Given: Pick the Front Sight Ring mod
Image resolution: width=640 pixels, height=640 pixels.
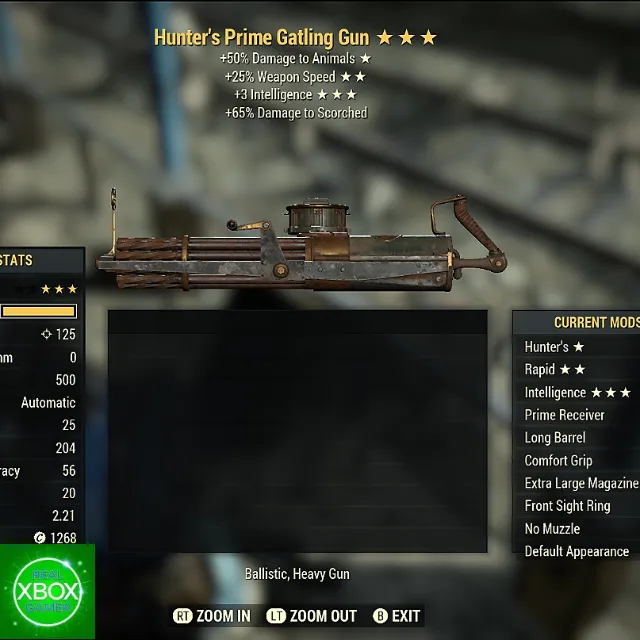Looking at the screenshot, I should pos(567,506).
